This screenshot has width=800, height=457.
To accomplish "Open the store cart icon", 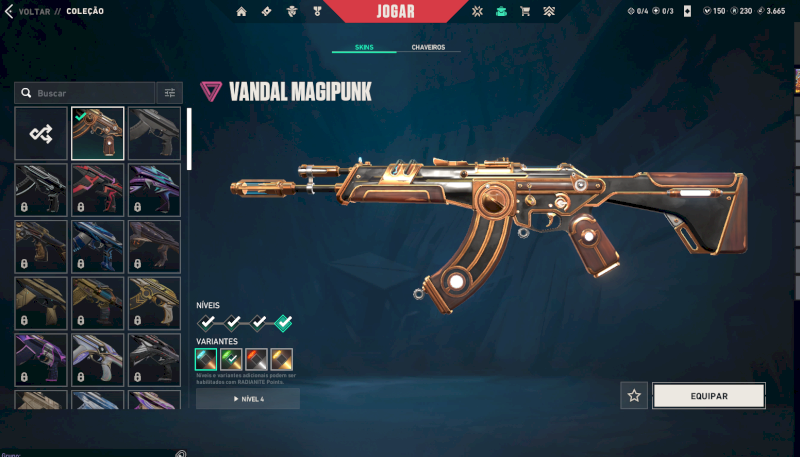I will click(x=523, y=12).
